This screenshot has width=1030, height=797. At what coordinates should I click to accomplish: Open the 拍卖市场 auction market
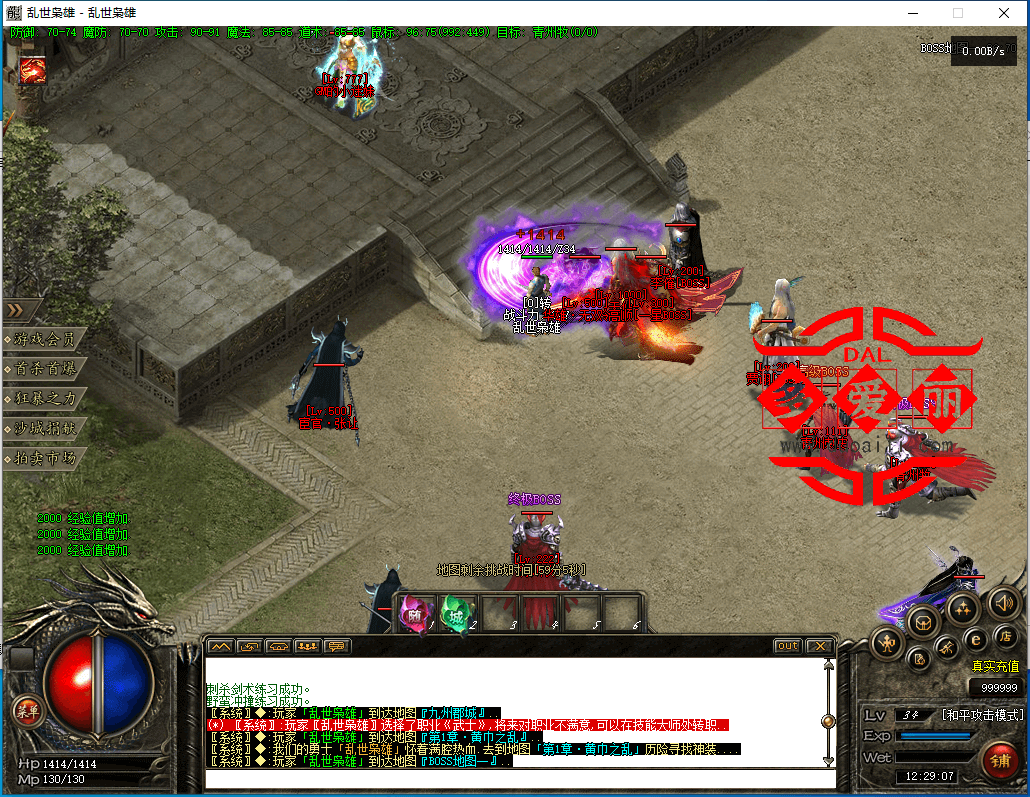(x=44, y=458)
